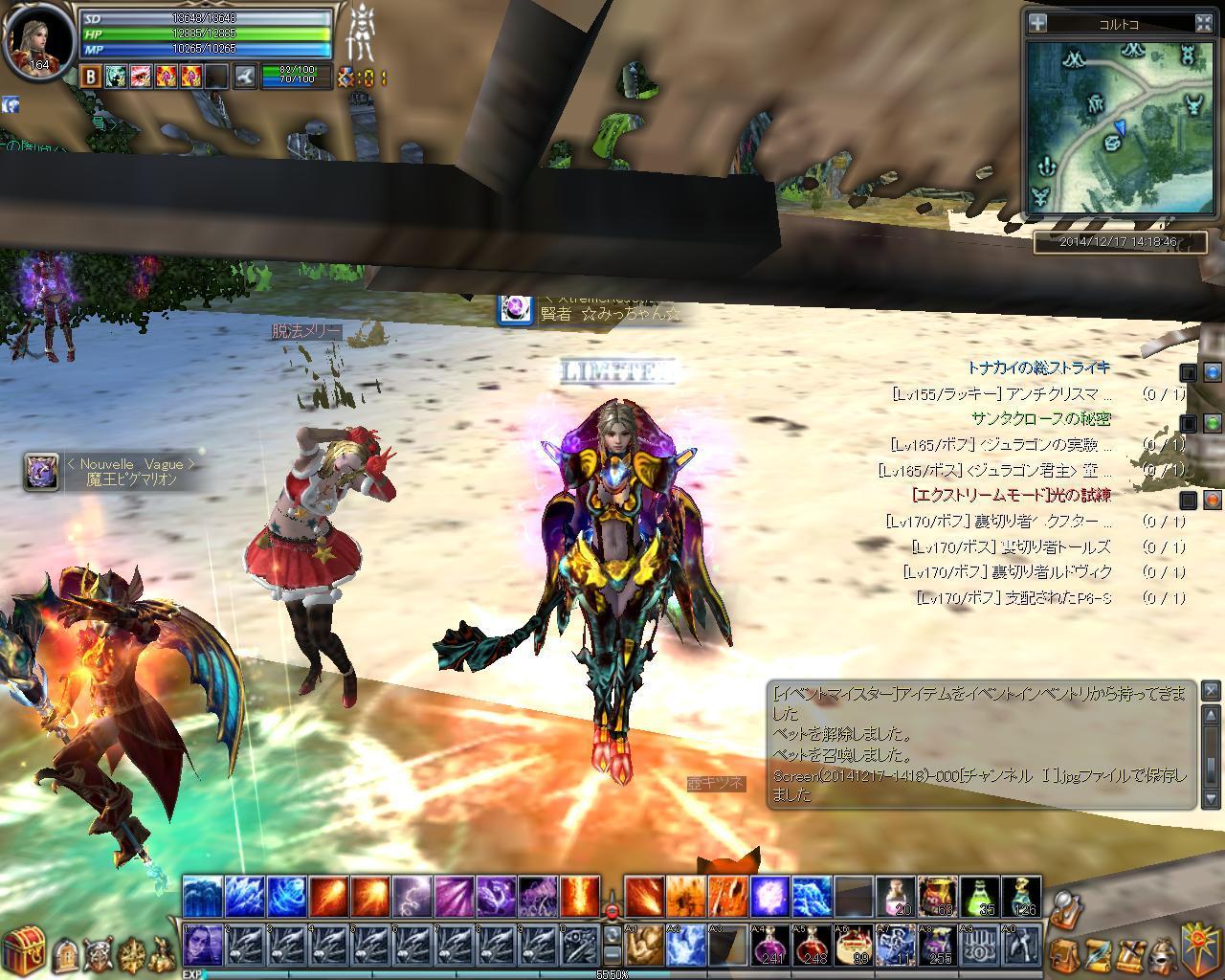Select the サンタクロースの秘密 quest title
This screenshot has width=1225, height=980.
coord(1040,418)
